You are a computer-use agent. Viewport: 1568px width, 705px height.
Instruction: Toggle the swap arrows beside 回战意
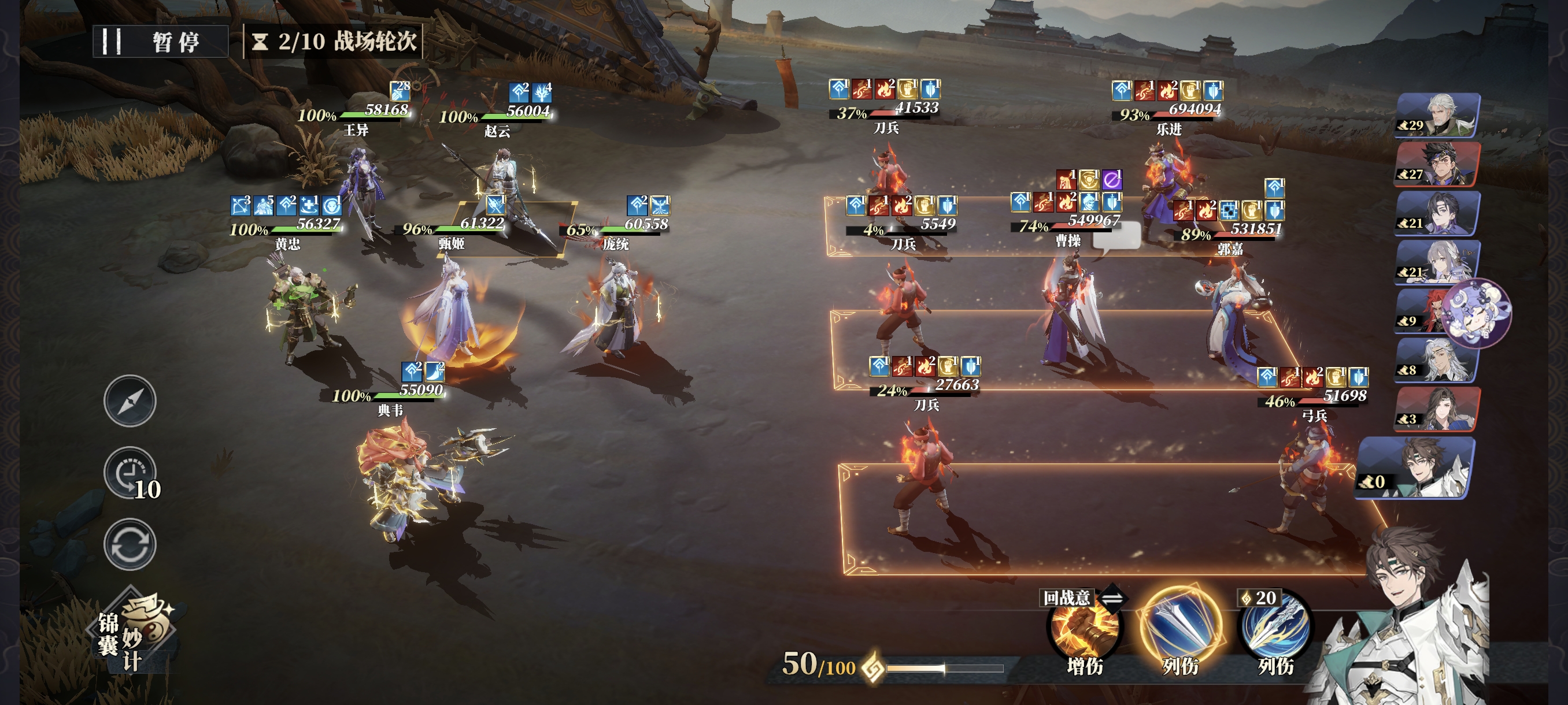[1112, 598]
